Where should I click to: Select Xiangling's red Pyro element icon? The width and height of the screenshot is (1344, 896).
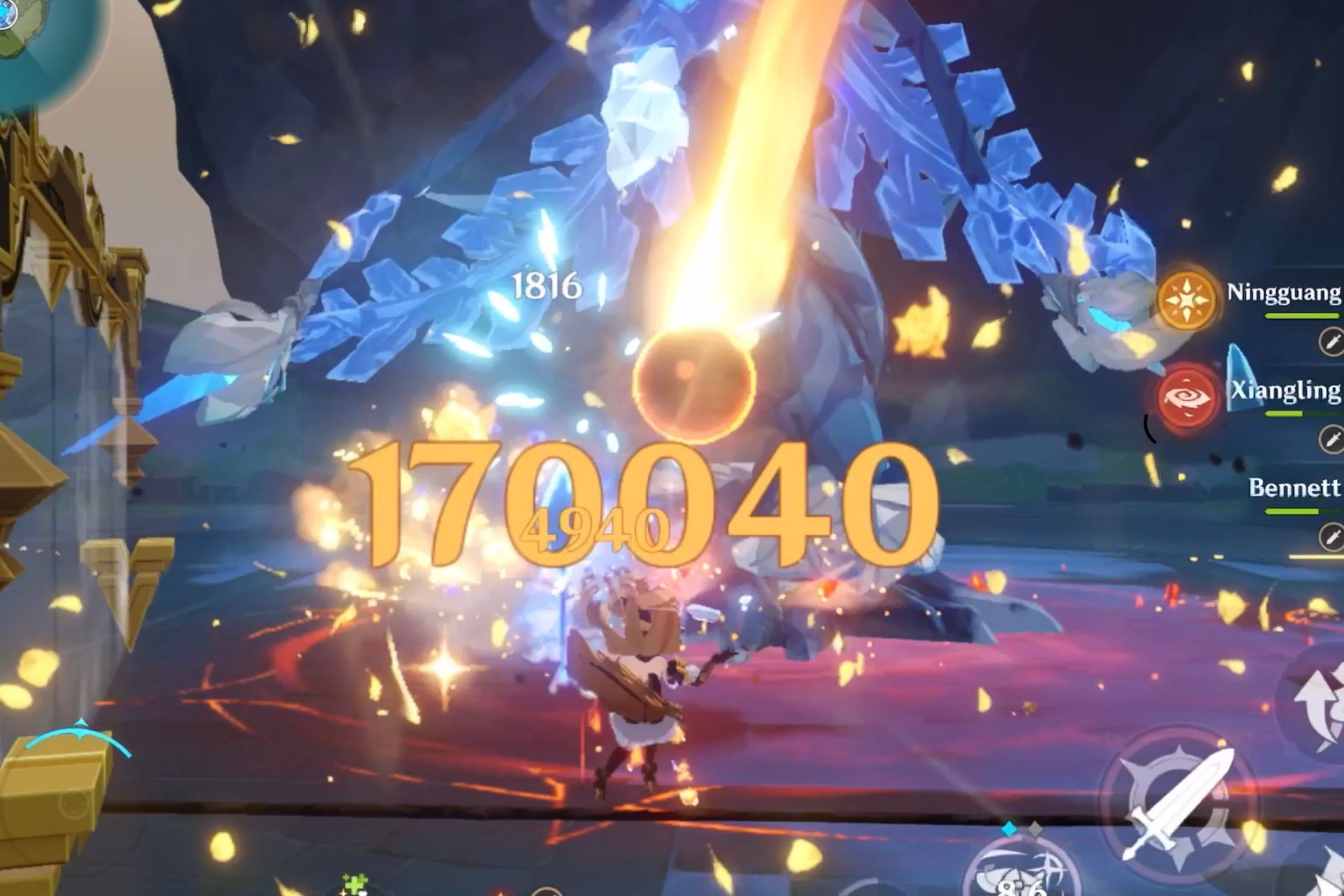click(1189, 398)
